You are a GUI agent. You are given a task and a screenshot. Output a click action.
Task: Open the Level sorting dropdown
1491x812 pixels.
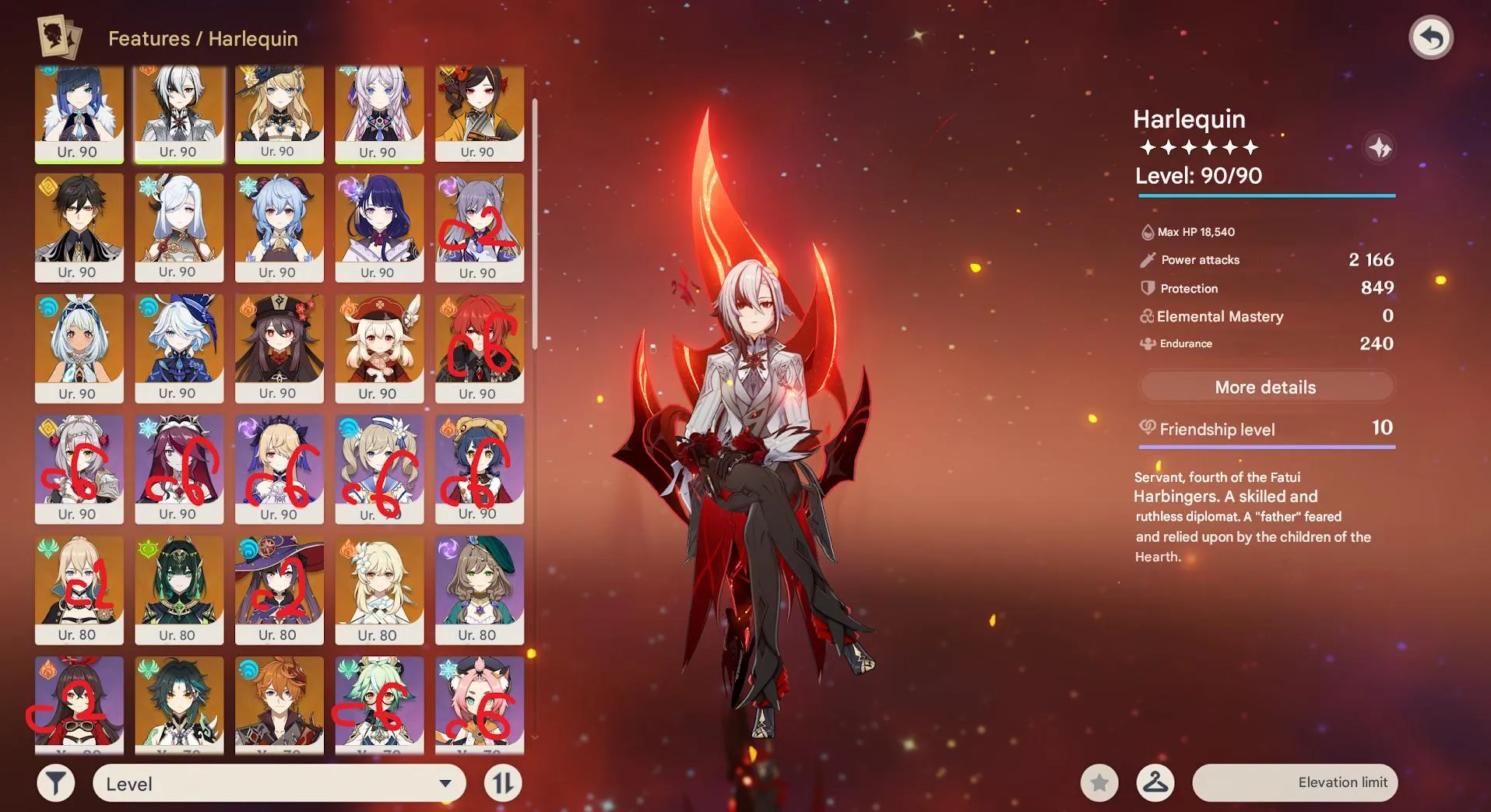tap(276, 782)
